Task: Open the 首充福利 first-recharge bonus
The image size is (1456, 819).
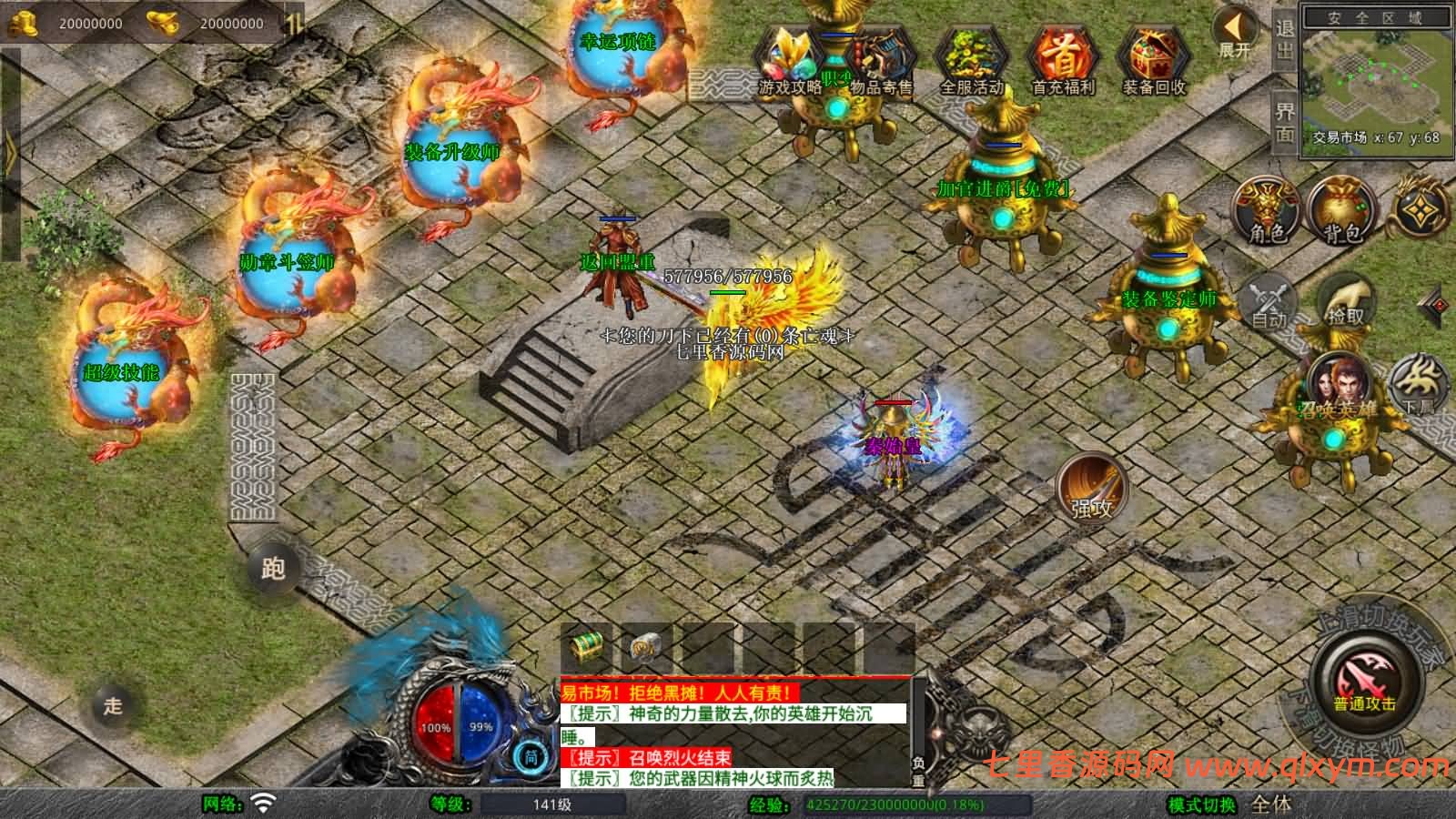Action: pos(1062,60)
